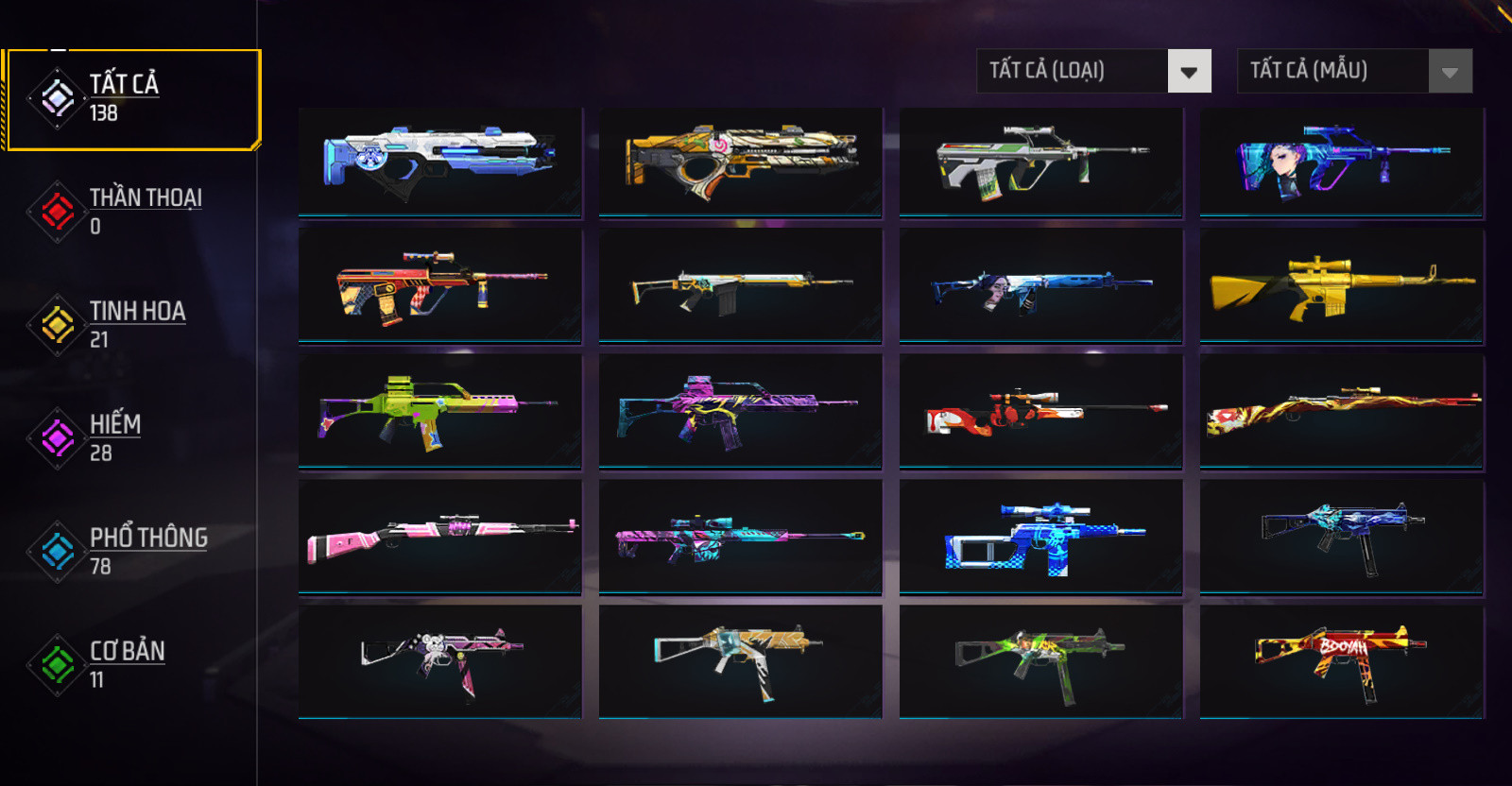Select the teddy bear pink SMG skin
The height and width of the screenshot is (786, 1512).
coord(440,661)
